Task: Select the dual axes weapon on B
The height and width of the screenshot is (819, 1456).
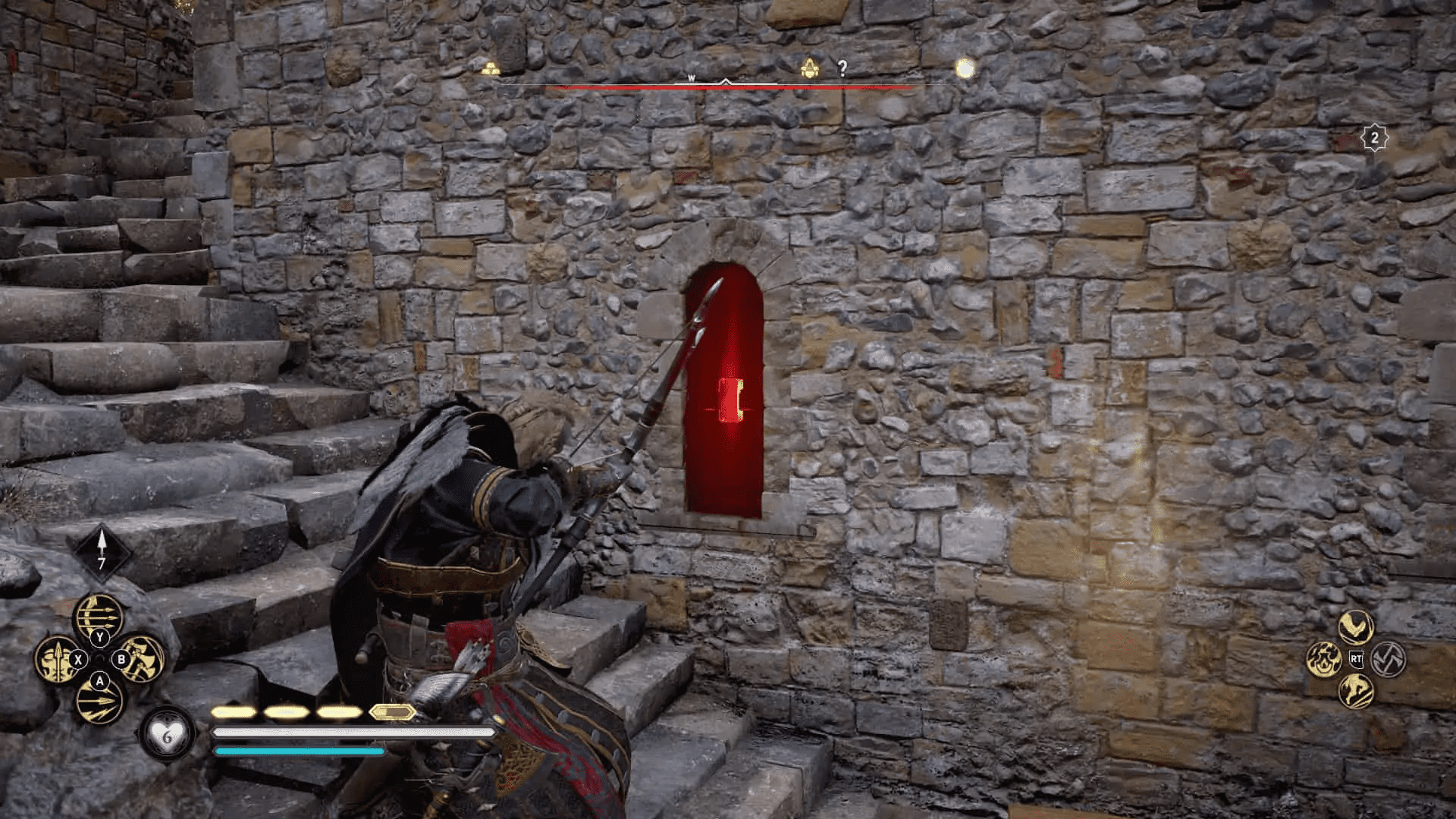Action: (142, 657)
